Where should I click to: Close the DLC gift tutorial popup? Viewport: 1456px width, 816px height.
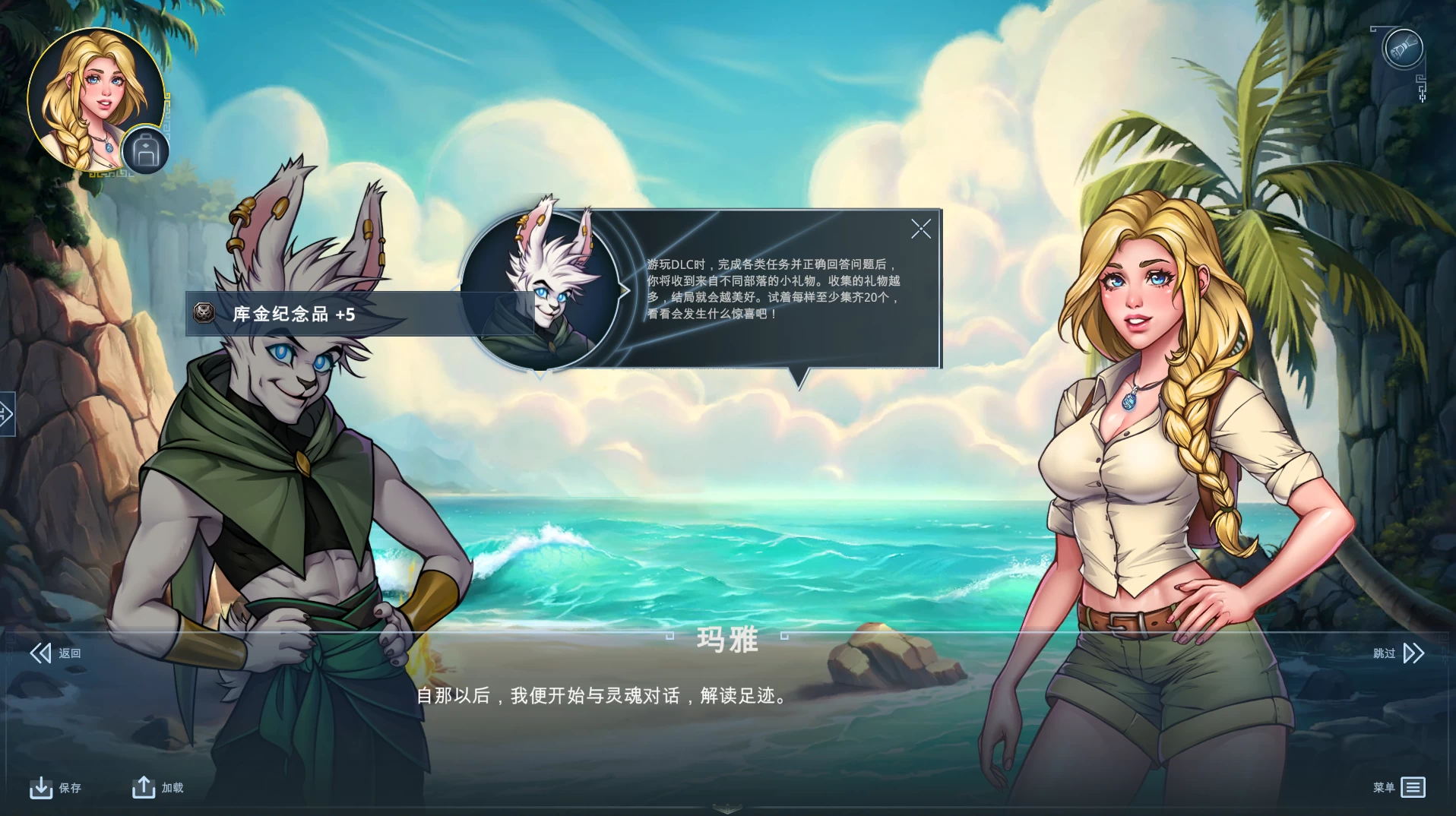(920, 228)
